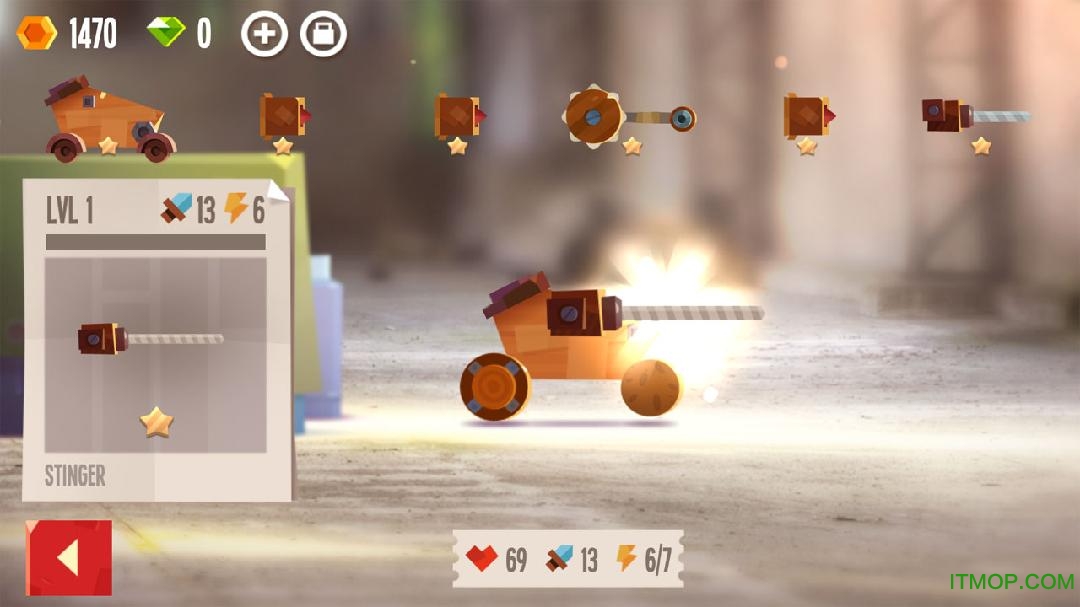Open the box icon beside the plus button
This screenshot has width=1080, height=607.
(323, 35)
